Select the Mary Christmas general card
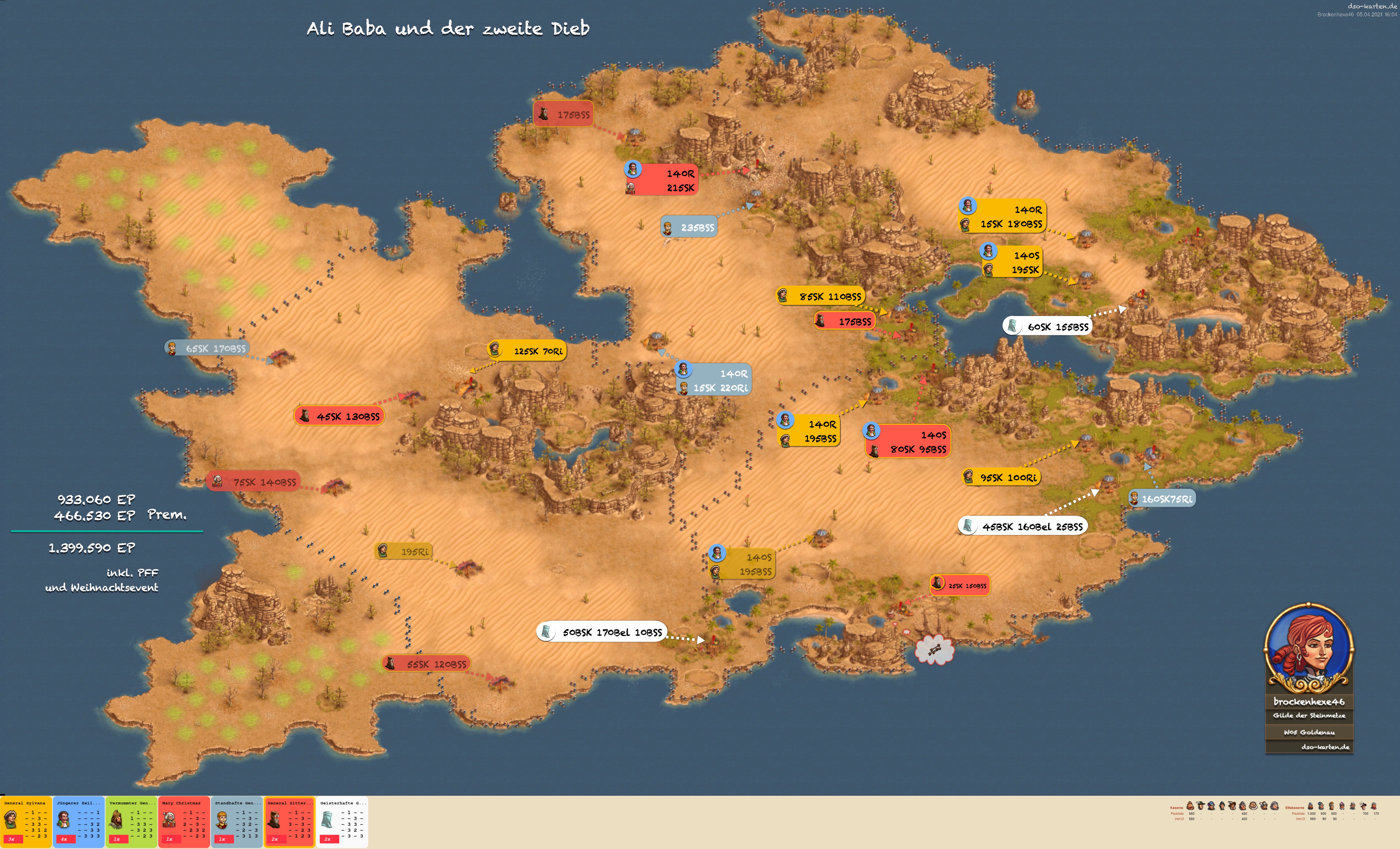The width and height of the screenshot is (1400, 849). coord(184,822)
